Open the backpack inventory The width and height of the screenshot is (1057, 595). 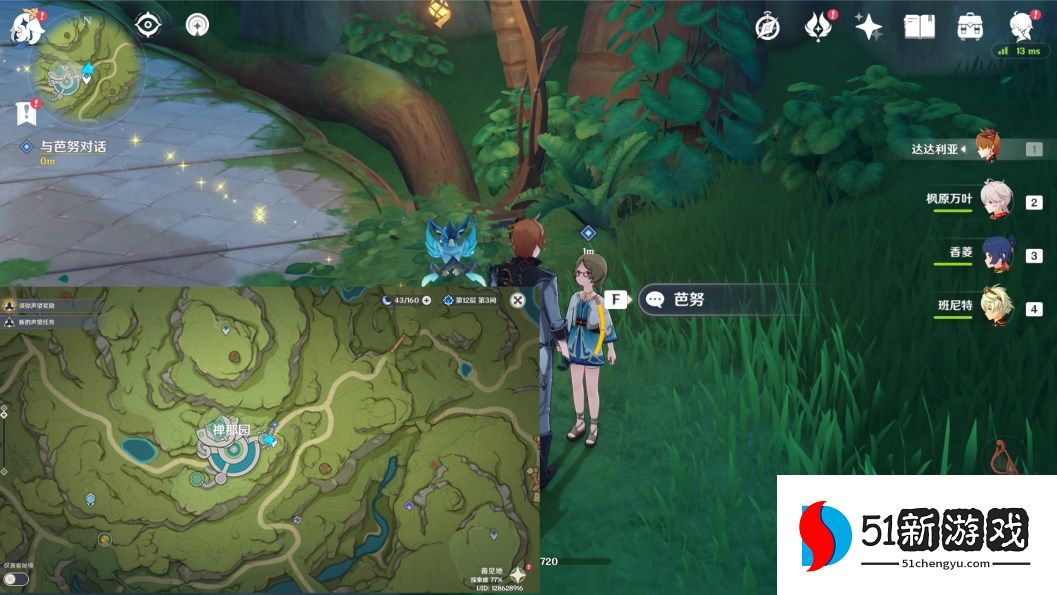pyautogui.click(x=969, y=27)
